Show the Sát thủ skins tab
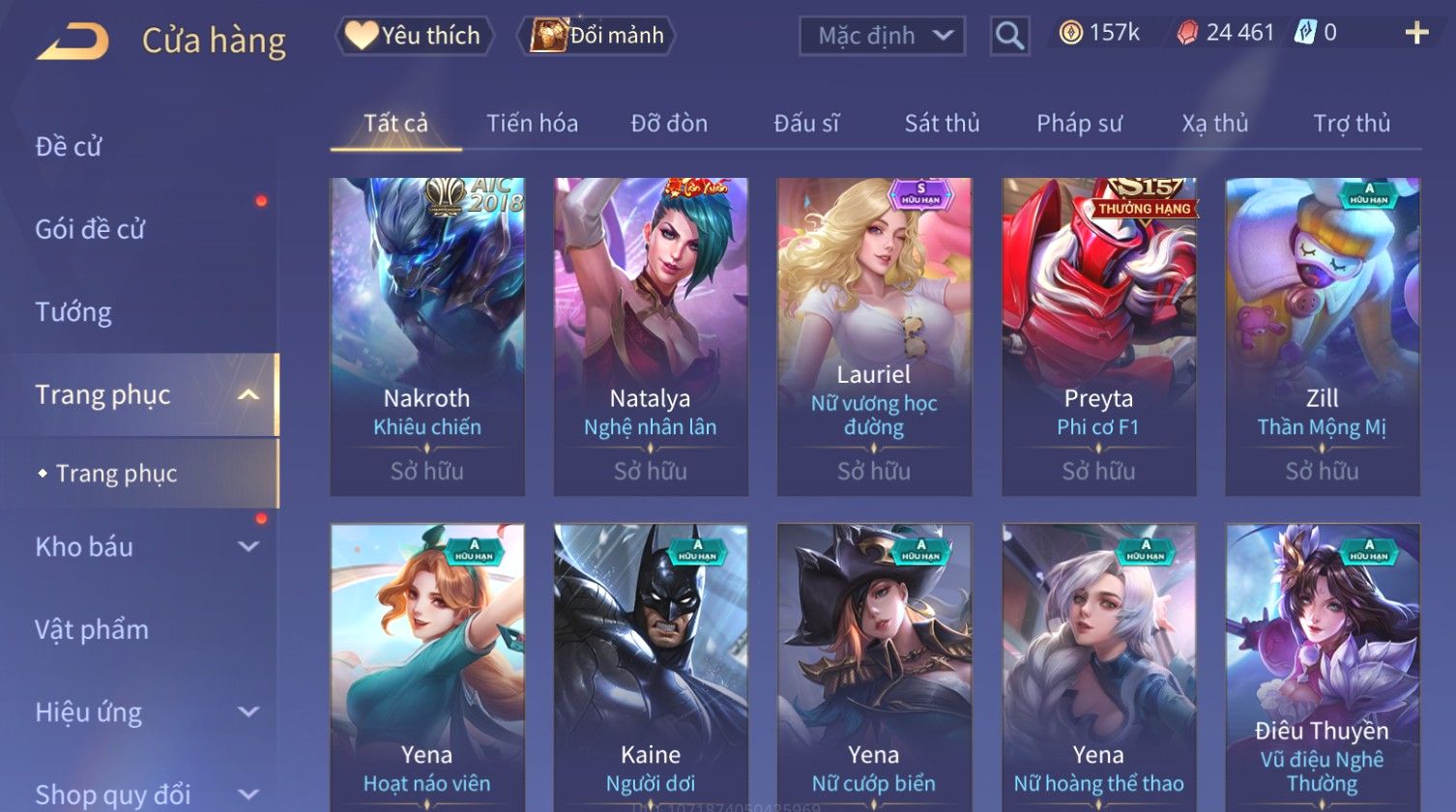1456x812 pixels. click(x=942, y=124)
